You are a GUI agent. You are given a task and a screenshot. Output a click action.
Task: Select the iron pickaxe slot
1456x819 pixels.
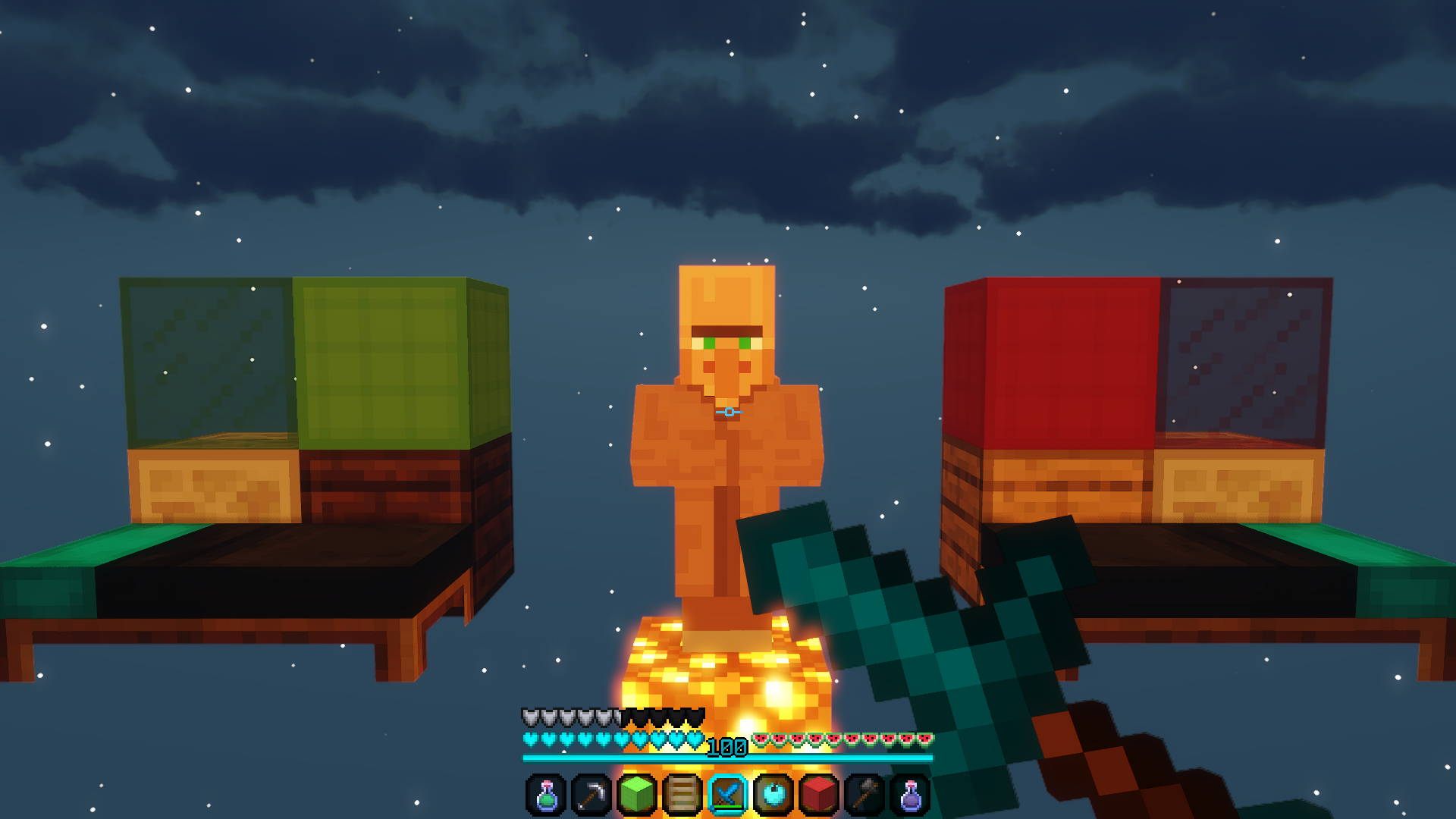coord(591,795)
